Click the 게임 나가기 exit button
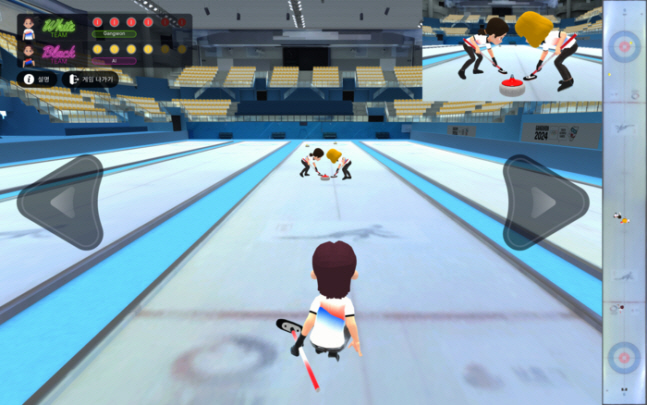This screenshot has width=647, height=405. click(91, 78)
